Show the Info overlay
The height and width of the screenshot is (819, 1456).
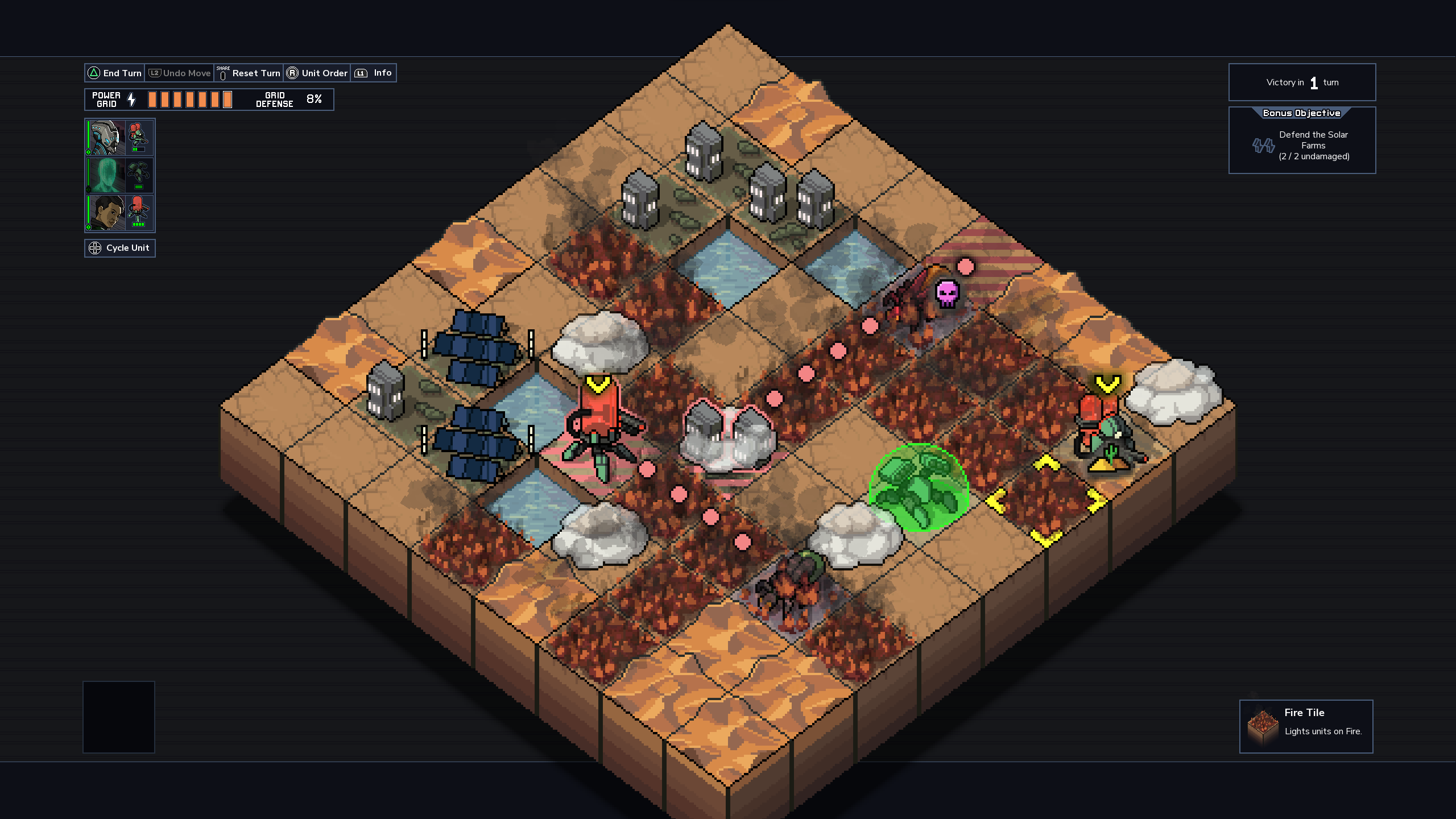coord(374,73)
